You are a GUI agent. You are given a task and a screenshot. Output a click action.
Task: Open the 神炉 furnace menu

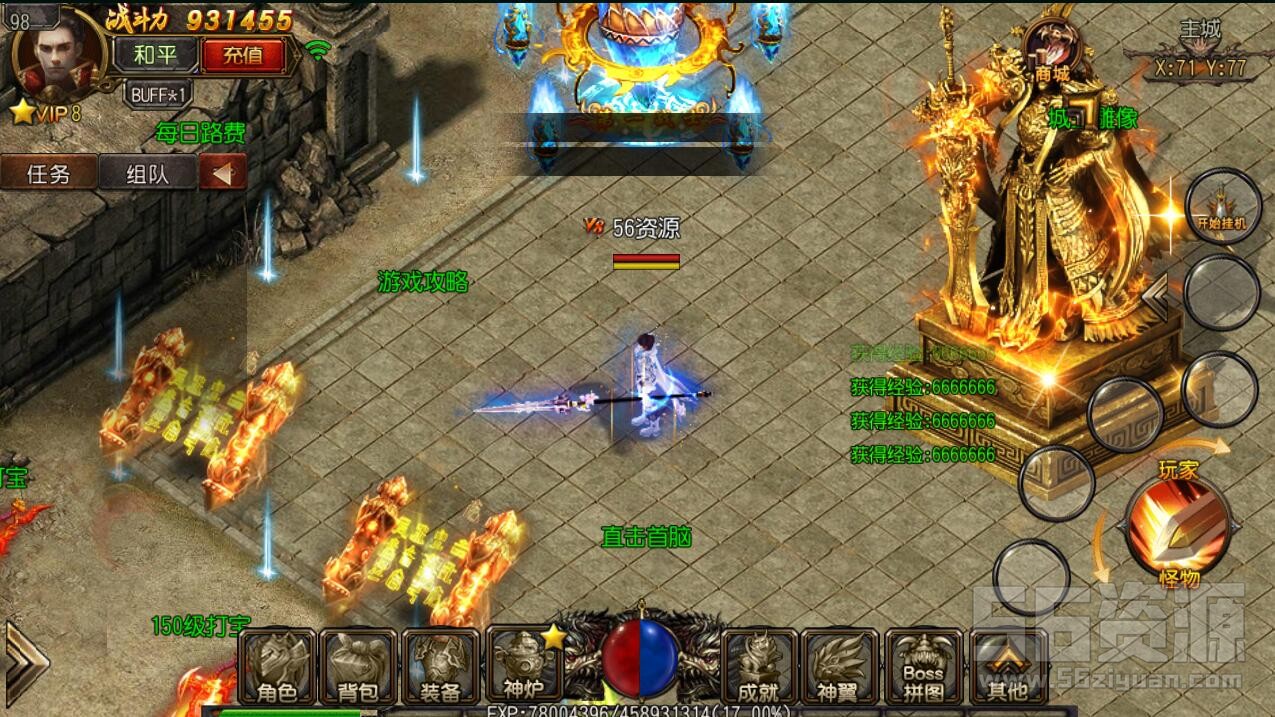point(522,665)
